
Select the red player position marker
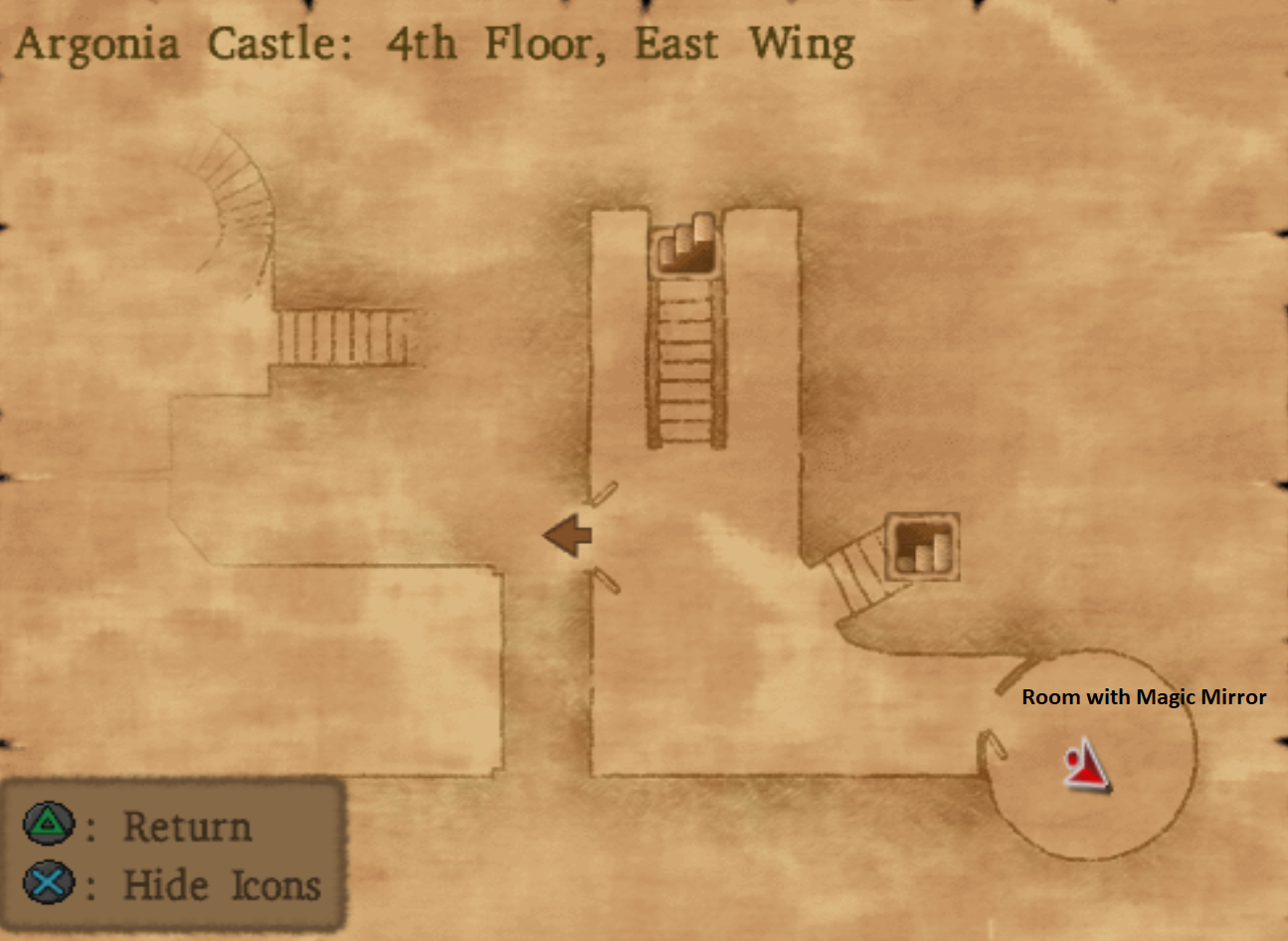pyautogui.click(x=1087, y=767)
